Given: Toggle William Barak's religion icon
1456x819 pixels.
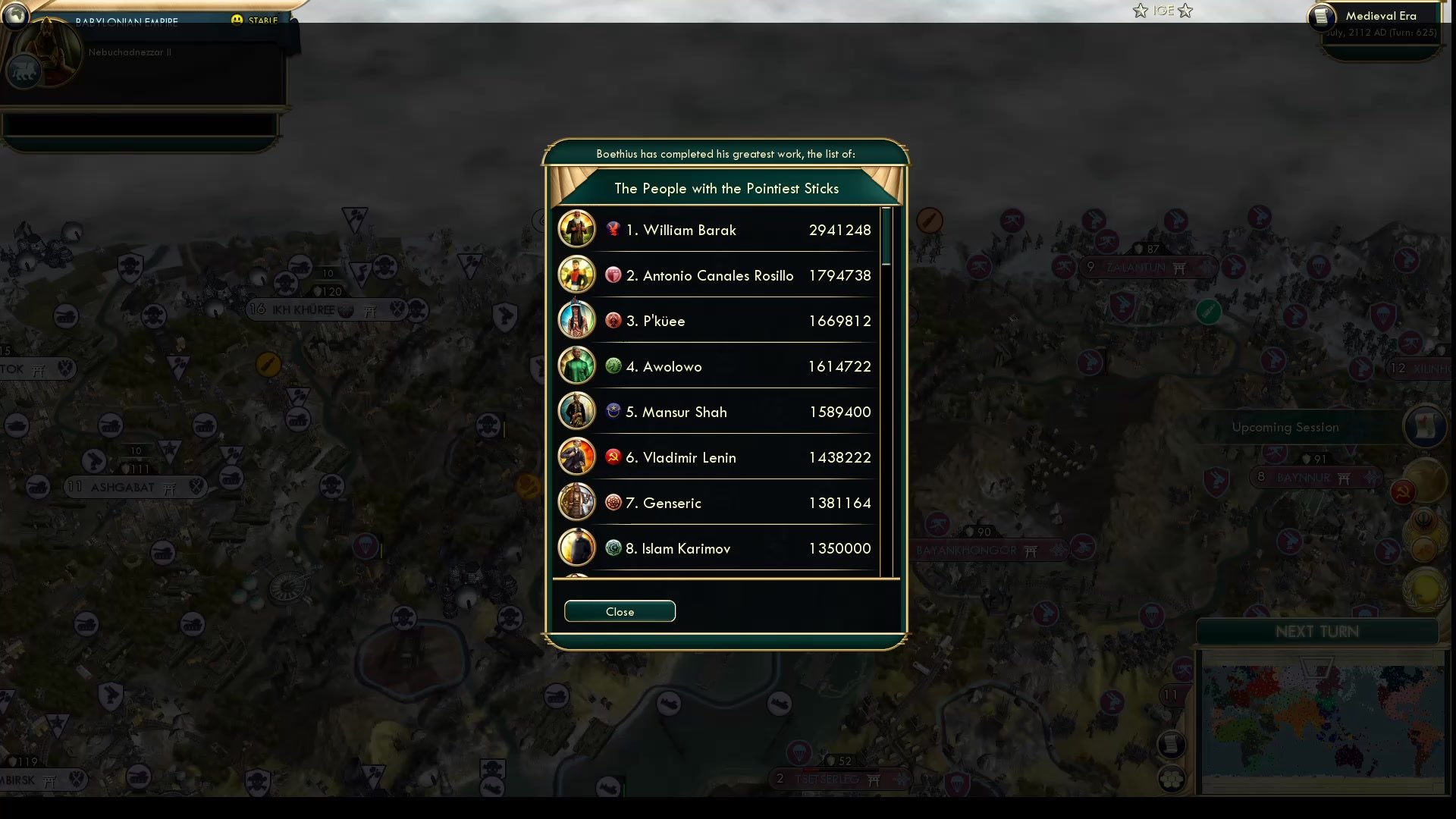Looking at the screenshot, I should pos(613,230).
